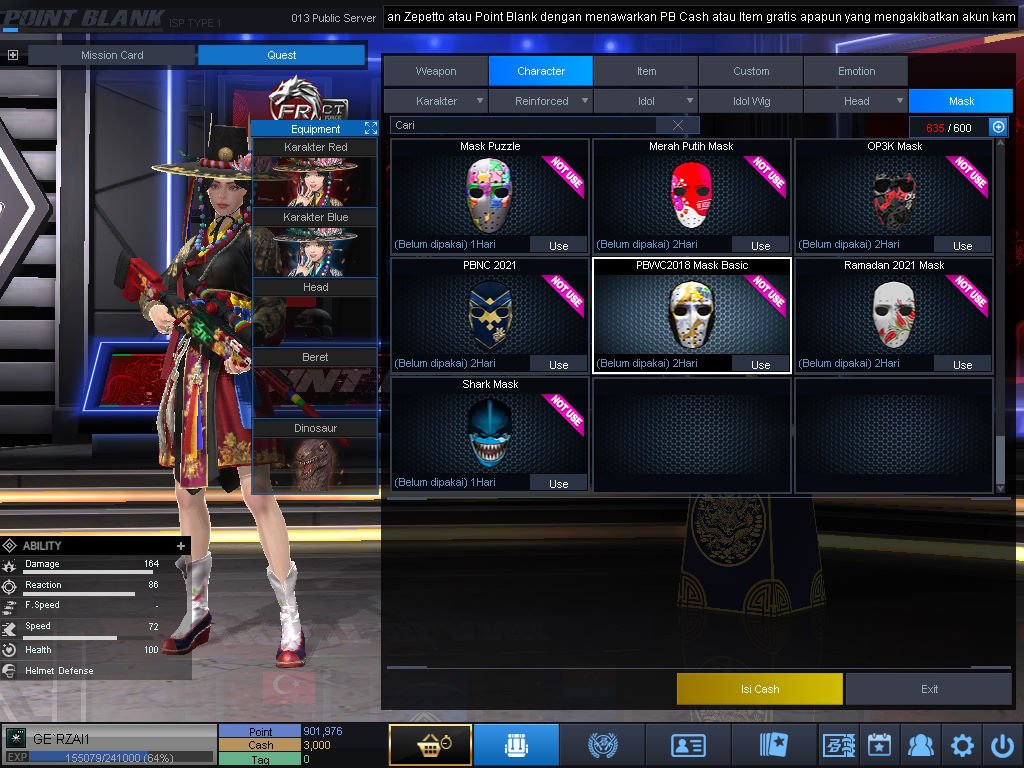Switch to the Weapon tab
The width and height of the screenshot is (1024, 768).
point(436,71)
